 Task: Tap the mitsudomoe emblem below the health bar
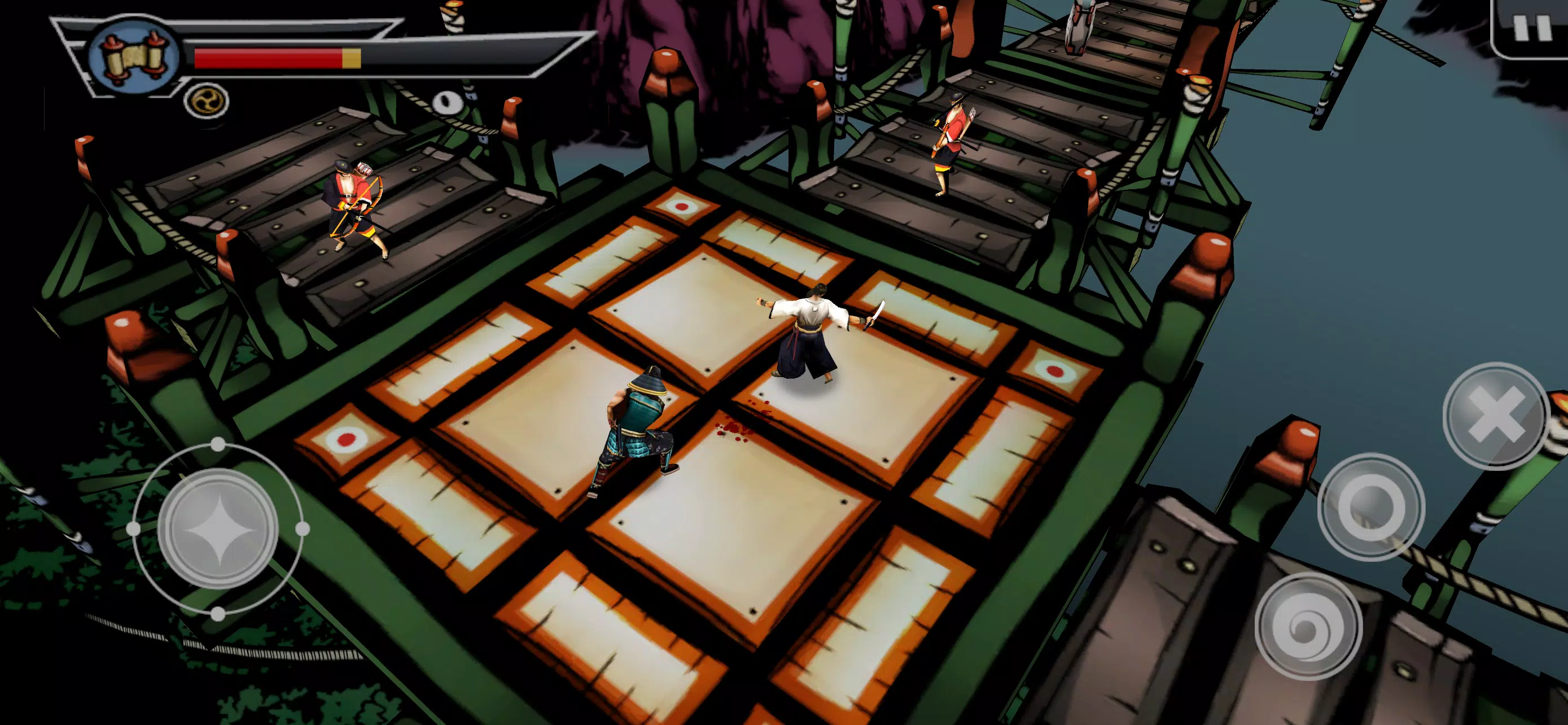coord(207,99)
